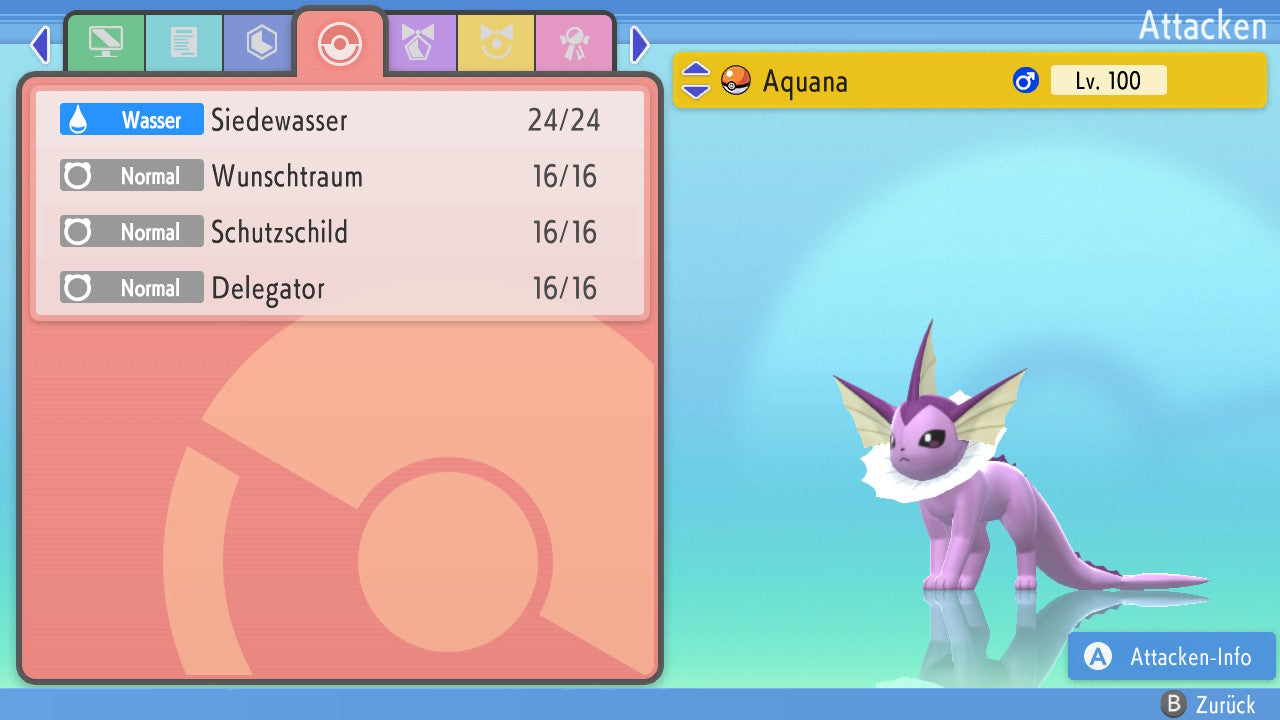Click the left arrow beside the tabs
The image size is (1280, 720).
(x=40, y=44)
